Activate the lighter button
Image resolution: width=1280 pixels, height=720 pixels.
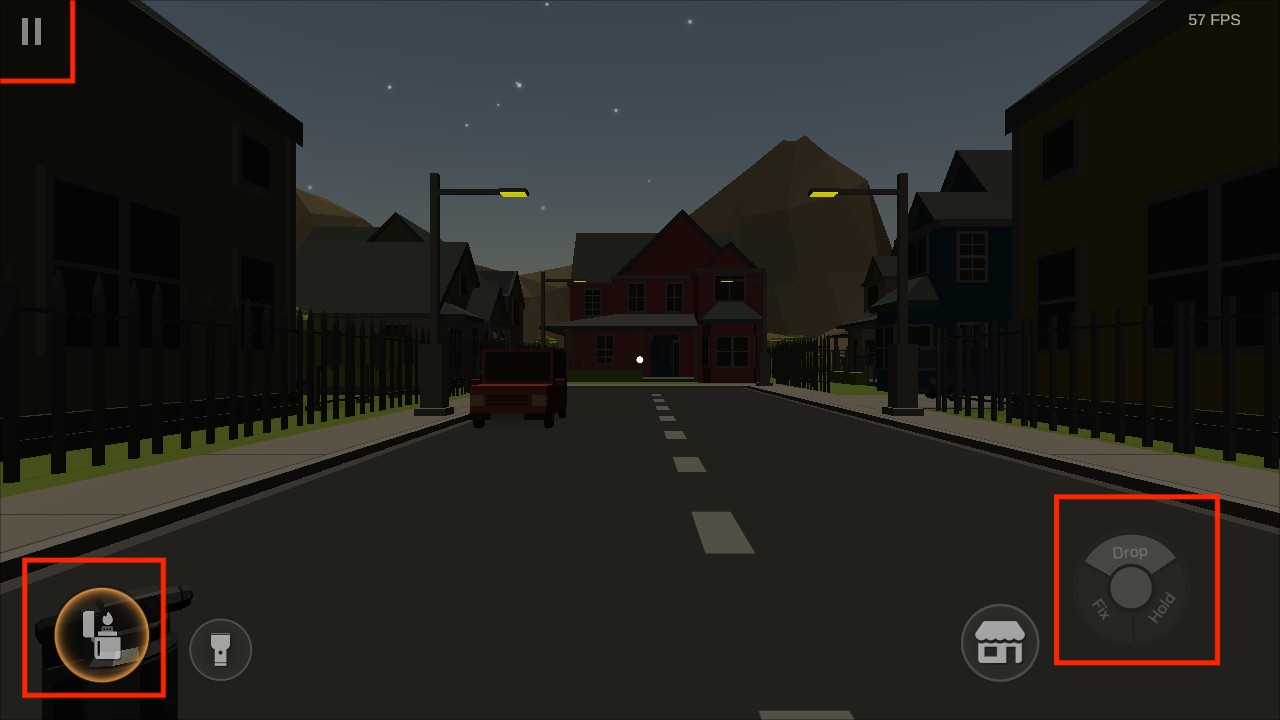click(101, 634)
